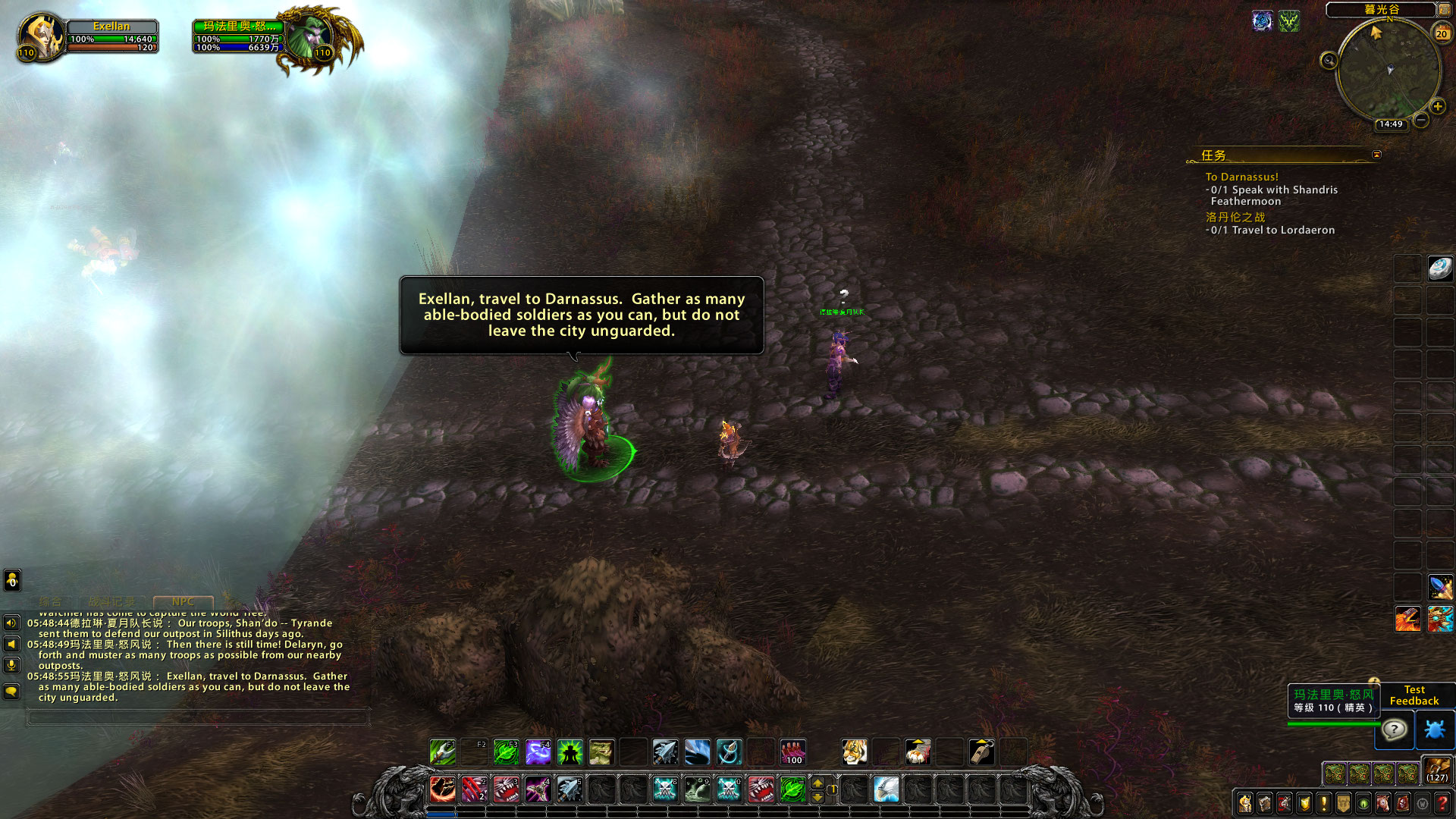Activate the phoenix mount icon on side bar
The height and width of the screenshot is (819, 1456).
point(1408,619)
